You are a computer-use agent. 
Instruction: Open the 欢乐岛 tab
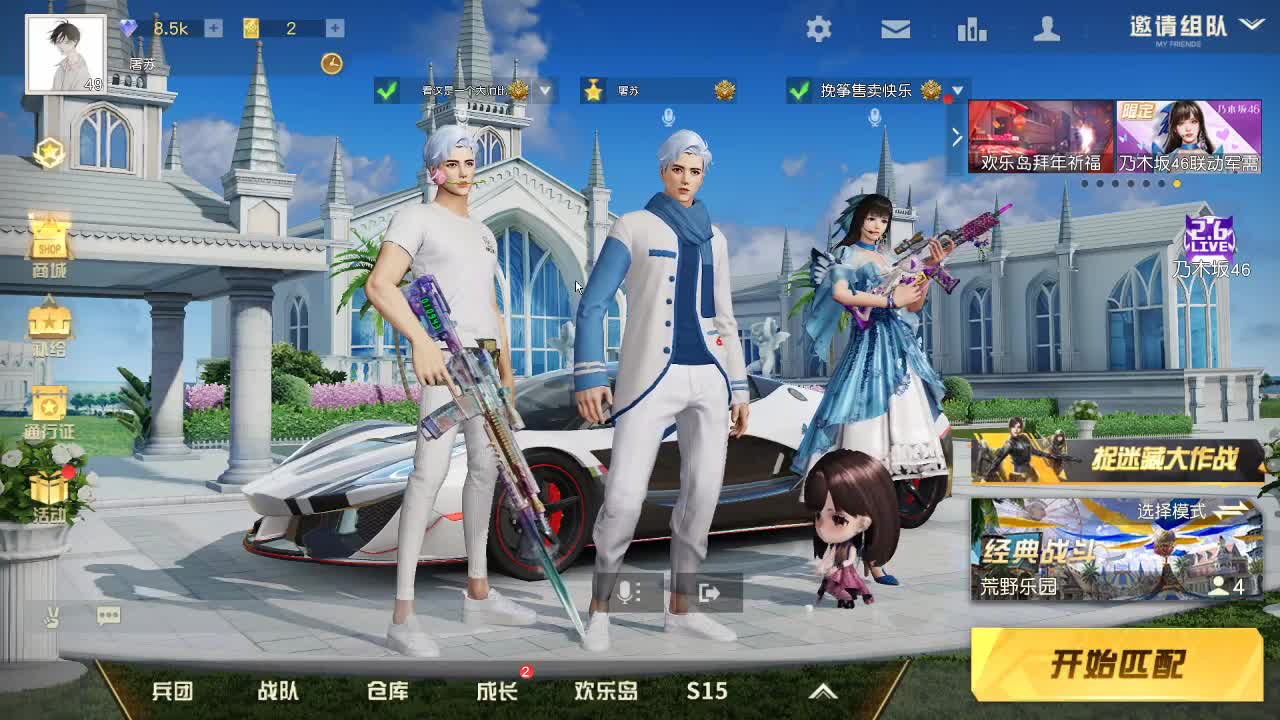tap(605, 690)
